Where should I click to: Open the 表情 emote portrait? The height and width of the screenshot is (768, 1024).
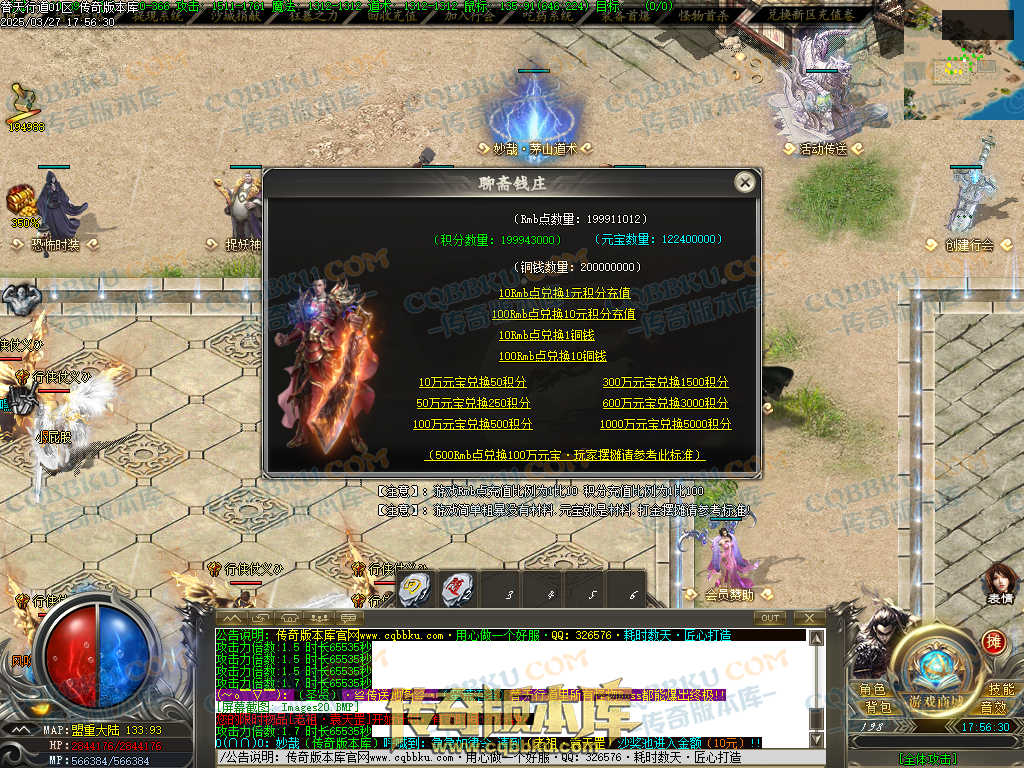(1000, 583)
